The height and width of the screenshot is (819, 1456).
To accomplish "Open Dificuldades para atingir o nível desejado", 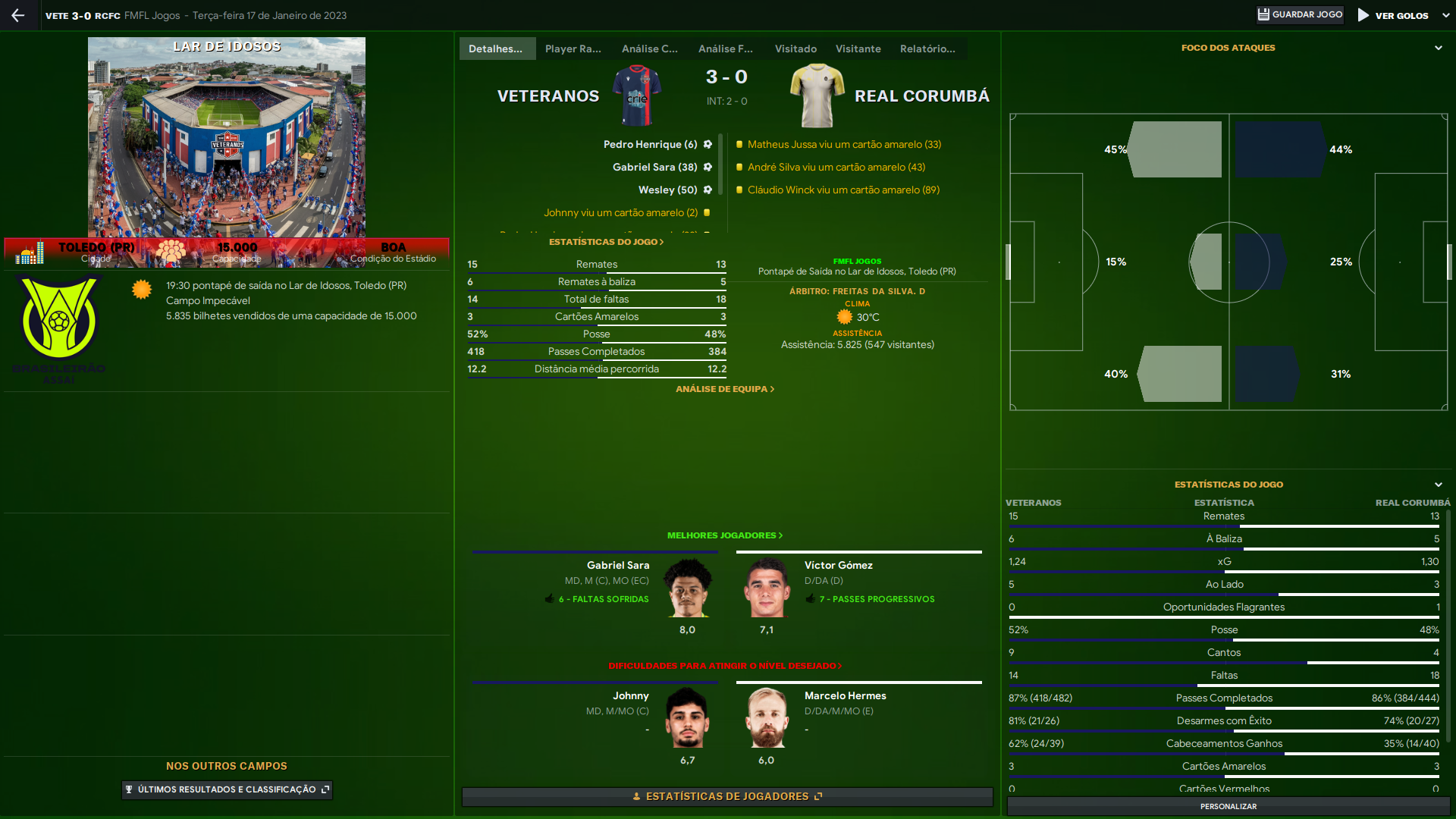I will [x=724, y=666].
